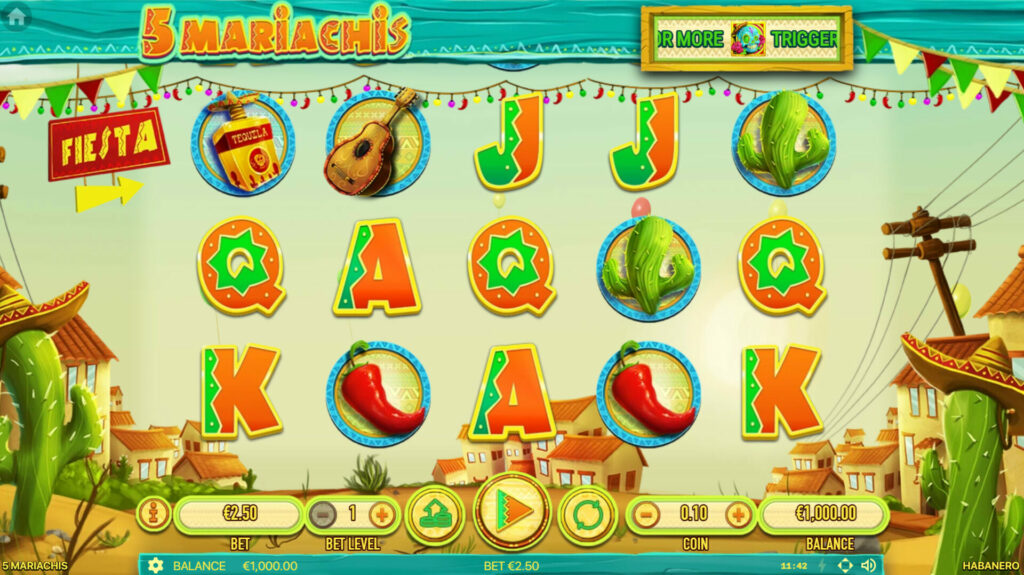Enter fullscreen mode using the crosshair icon
1024x575 pixels.
(845, 566)
